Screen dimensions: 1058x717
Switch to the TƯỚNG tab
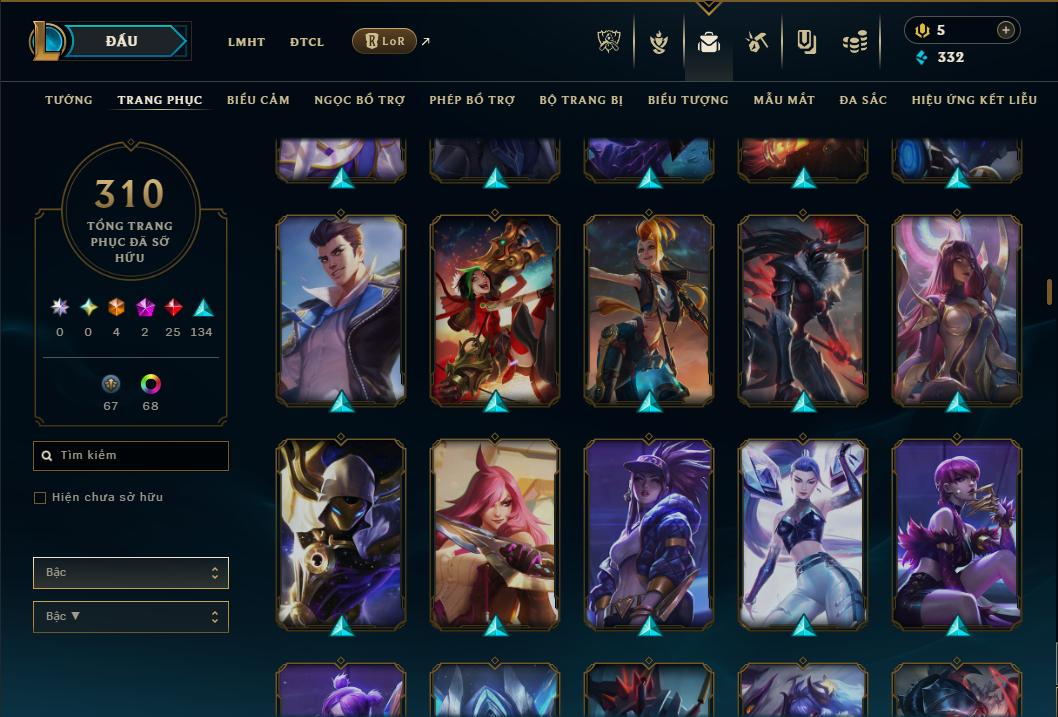(69, 100)
